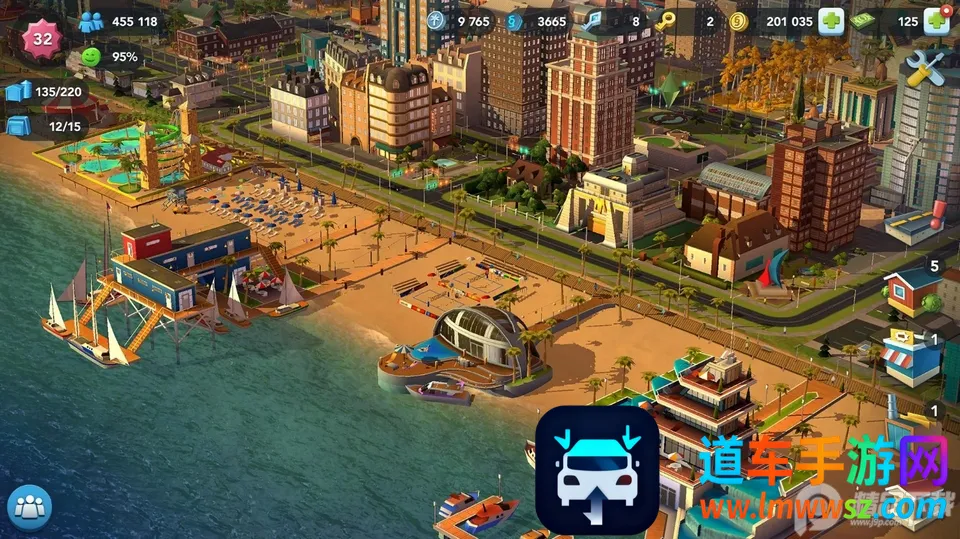Tap the gold Simoleon coin icon
The height and width of the screenshot is (539, 960).
[739, 21]
